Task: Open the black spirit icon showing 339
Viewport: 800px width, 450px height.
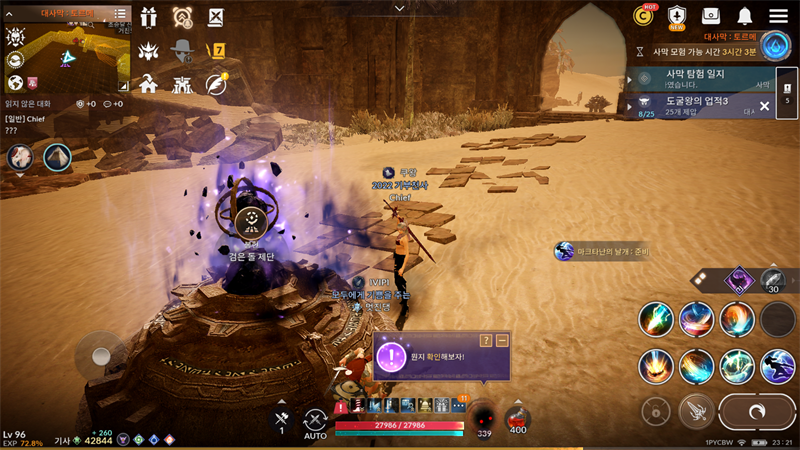Action: 484,418
